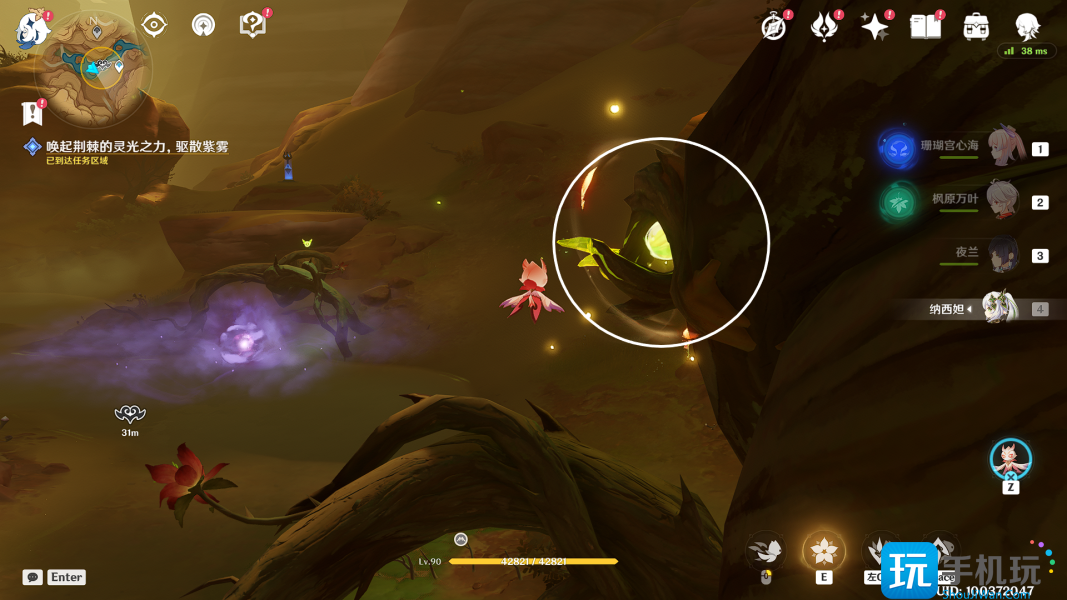The image size is (1067, 600).
Task: Select active character 纳西妲 in party list
Action: coord(998,309)
